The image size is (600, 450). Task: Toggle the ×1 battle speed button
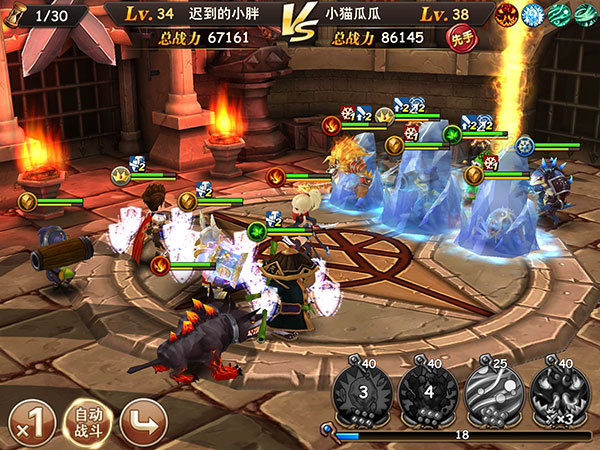point(30,421)
